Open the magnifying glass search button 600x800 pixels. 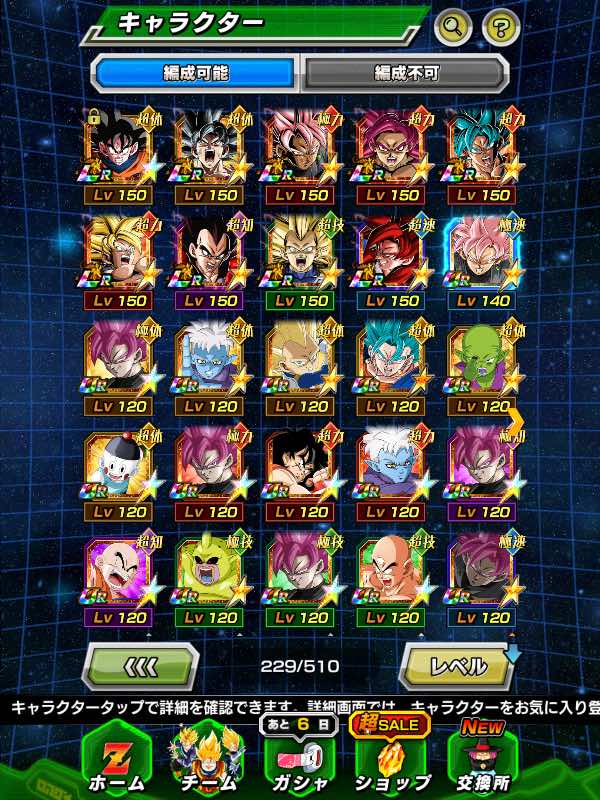453,26
